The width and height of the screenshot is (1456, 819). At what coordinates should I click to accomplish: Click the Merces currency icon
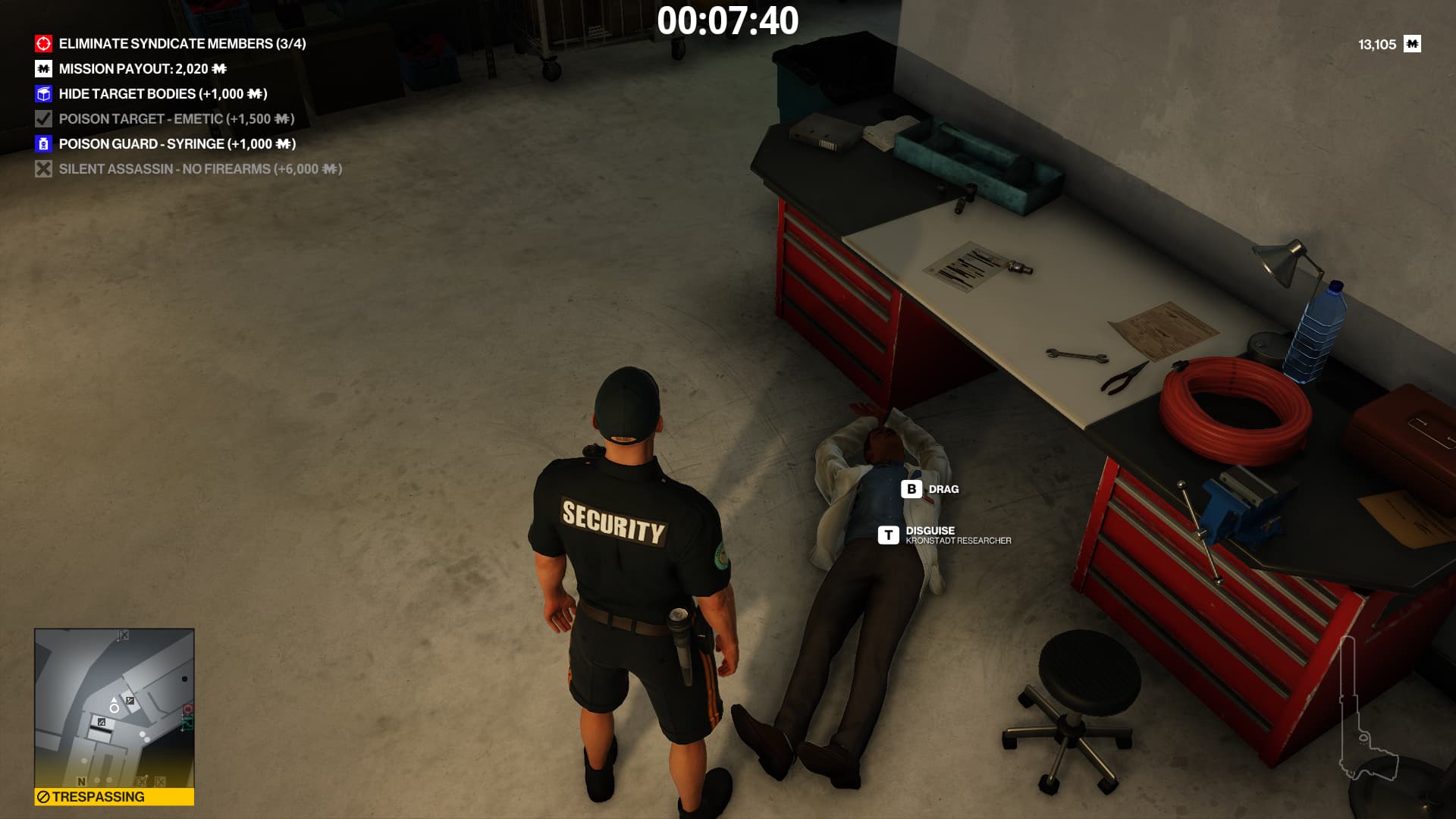coord(1412,44)
